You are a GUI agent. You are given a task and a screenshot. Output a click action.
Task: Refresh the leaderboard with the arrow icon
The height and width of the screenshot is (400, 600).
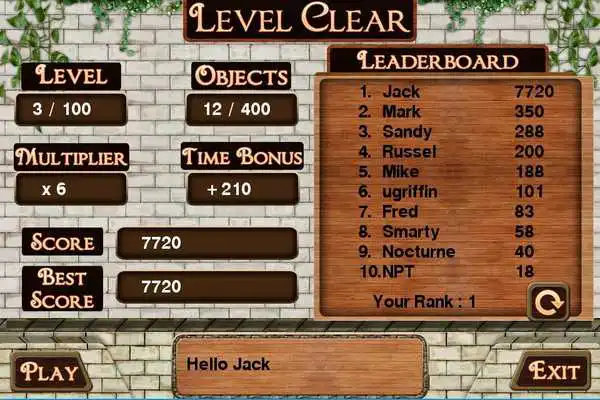(547, 300)
